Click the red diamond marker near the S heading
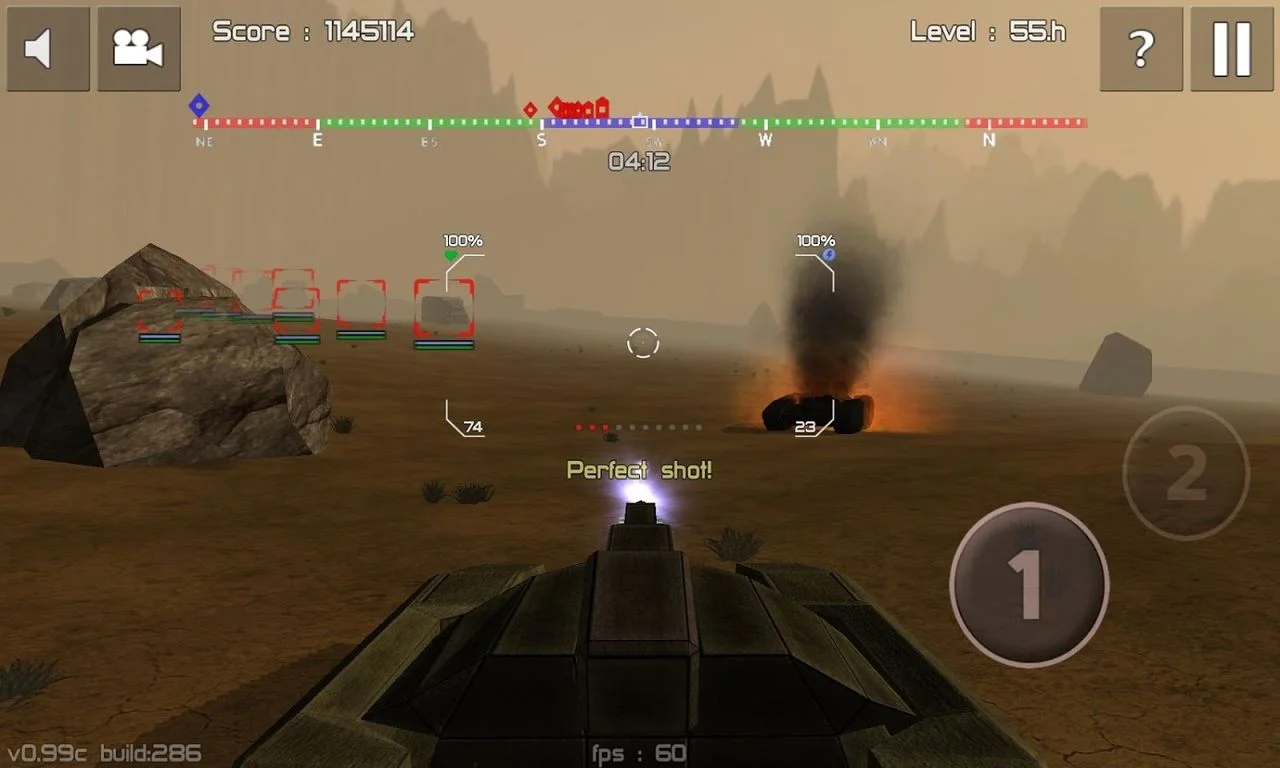The image size is (1280, 768). [x=530, y=108]
